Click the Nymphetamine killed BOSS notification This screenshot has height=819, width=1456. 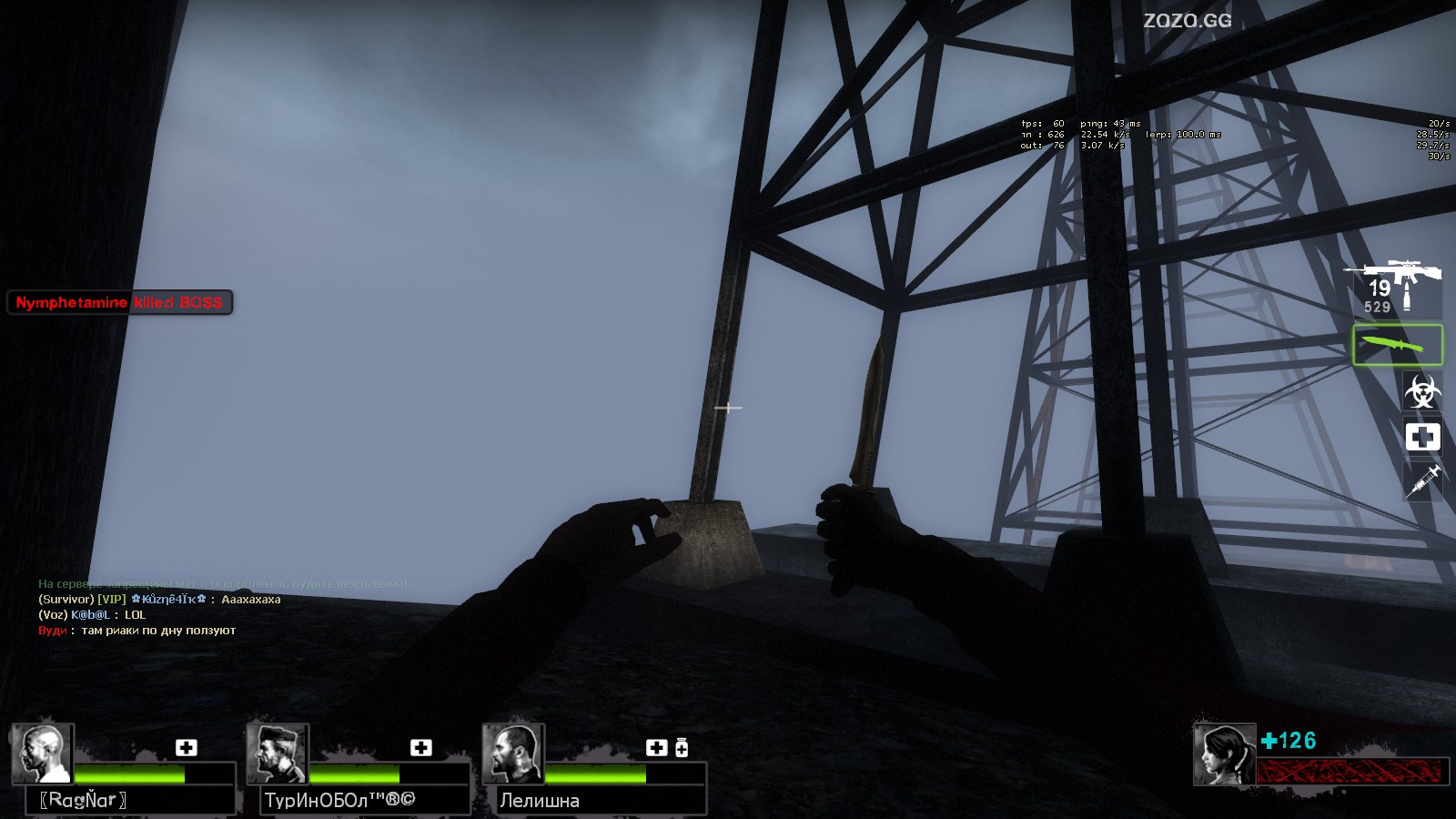(119, 302)
